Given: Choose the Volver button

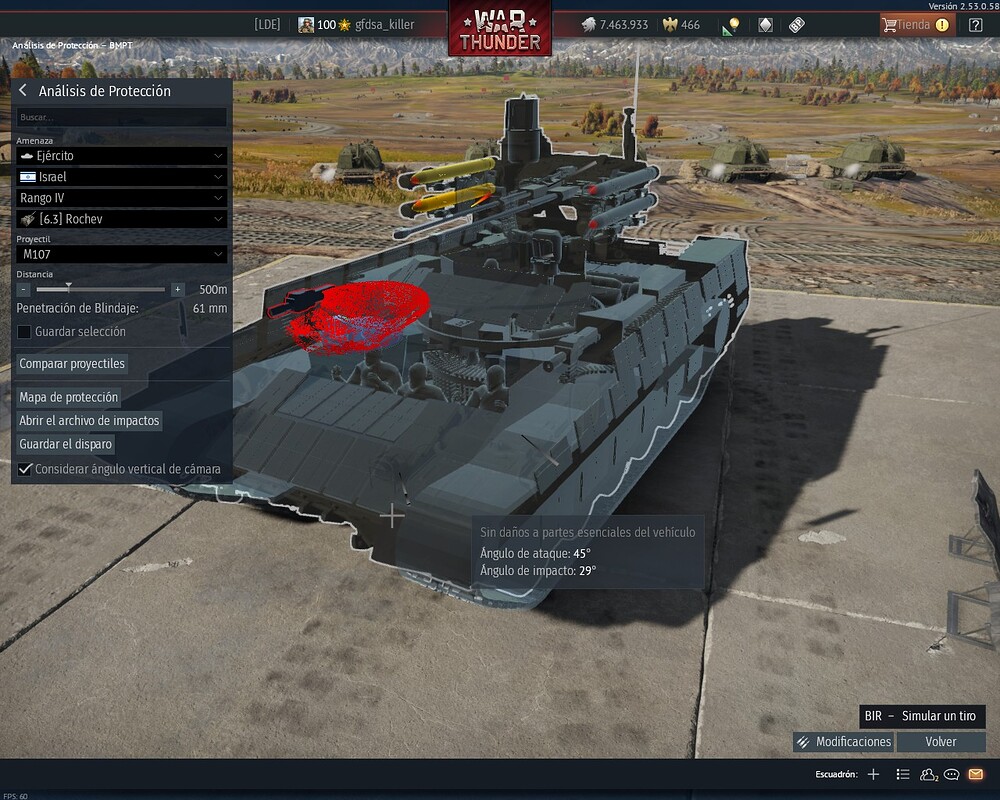Looking at the screenshot, I should coord(940,742).
